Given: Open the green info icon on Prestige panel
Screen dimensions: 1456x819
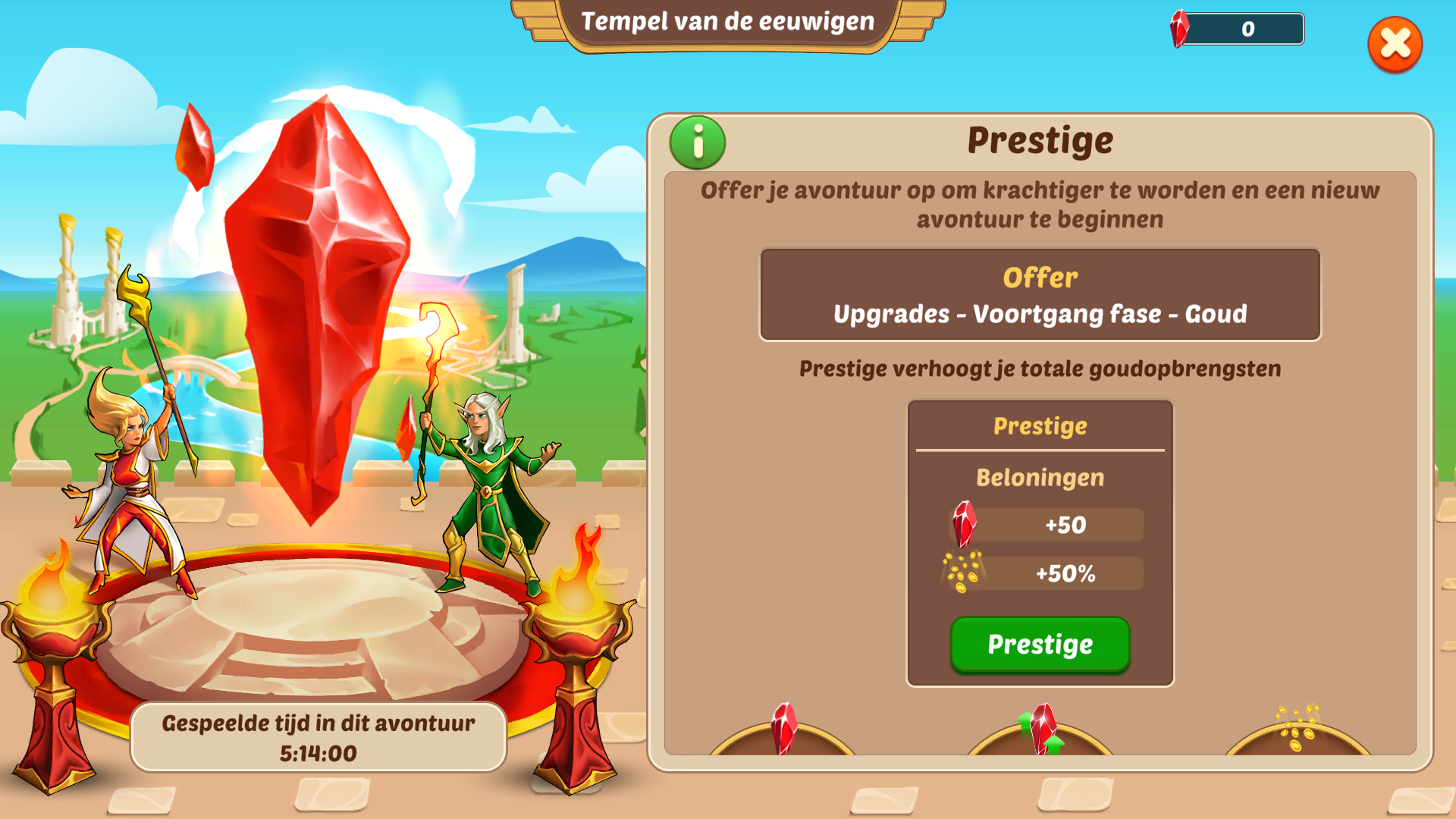Looking at the screenshot, I should pyautogui.click(x=697, y=141).
